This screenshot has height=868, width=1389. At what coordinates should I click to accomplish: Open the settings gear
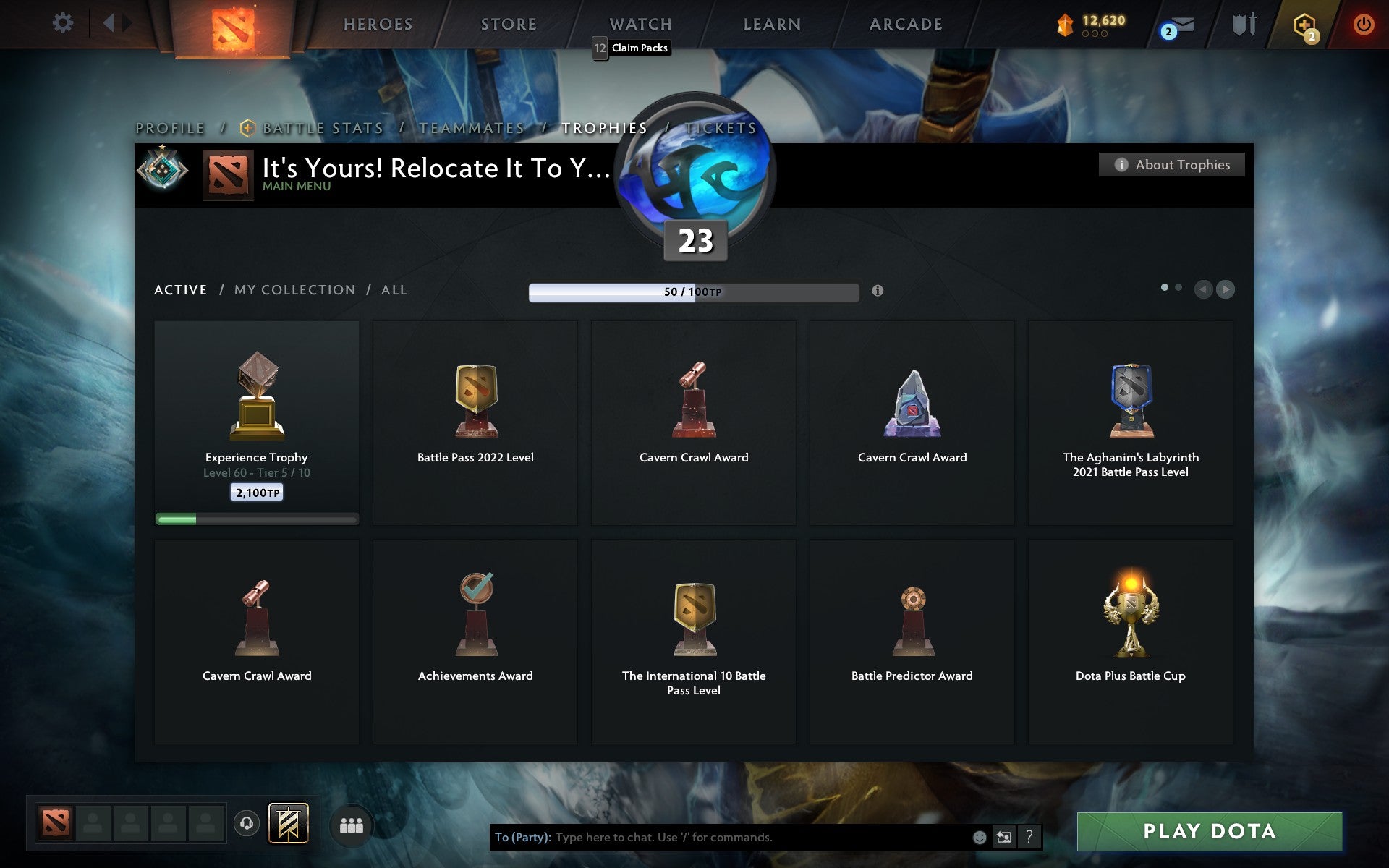point(64,23)
